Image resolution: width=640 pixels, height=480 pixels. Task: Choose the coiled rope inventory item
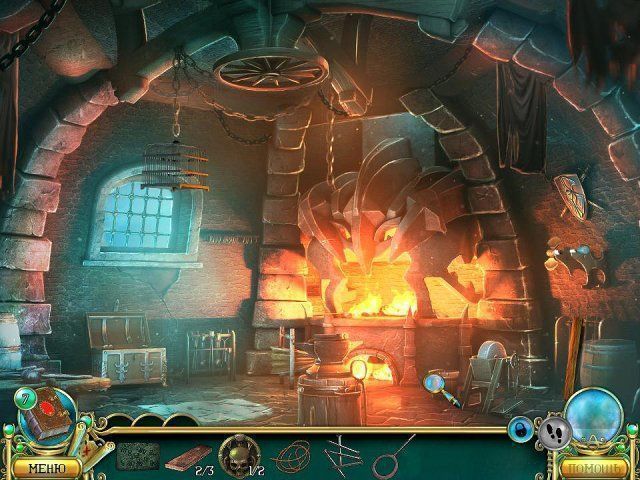coord(289,455)
